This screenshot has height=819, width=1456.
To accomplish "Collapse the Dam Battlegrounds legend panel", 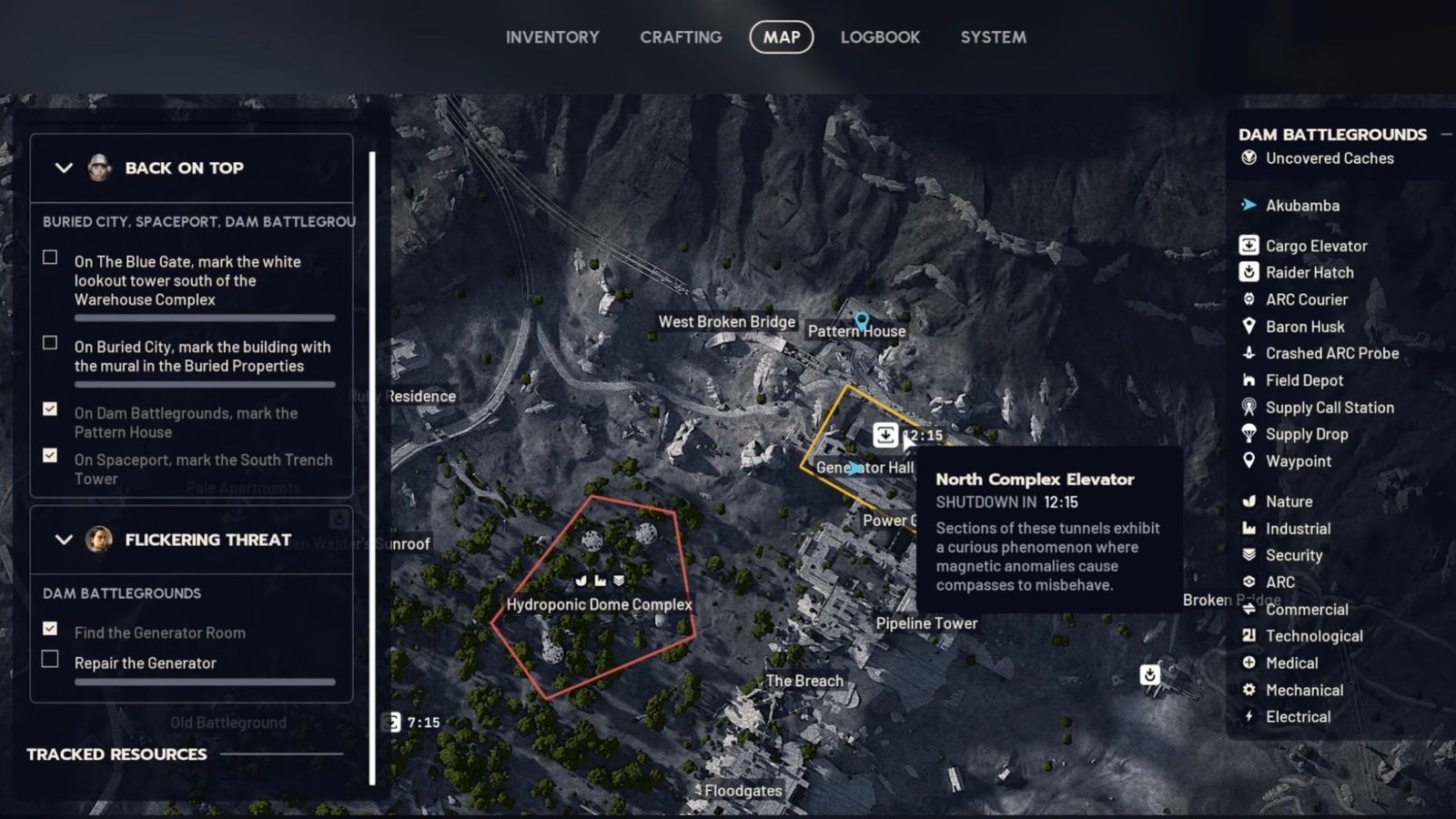I will click(1446, 135).
